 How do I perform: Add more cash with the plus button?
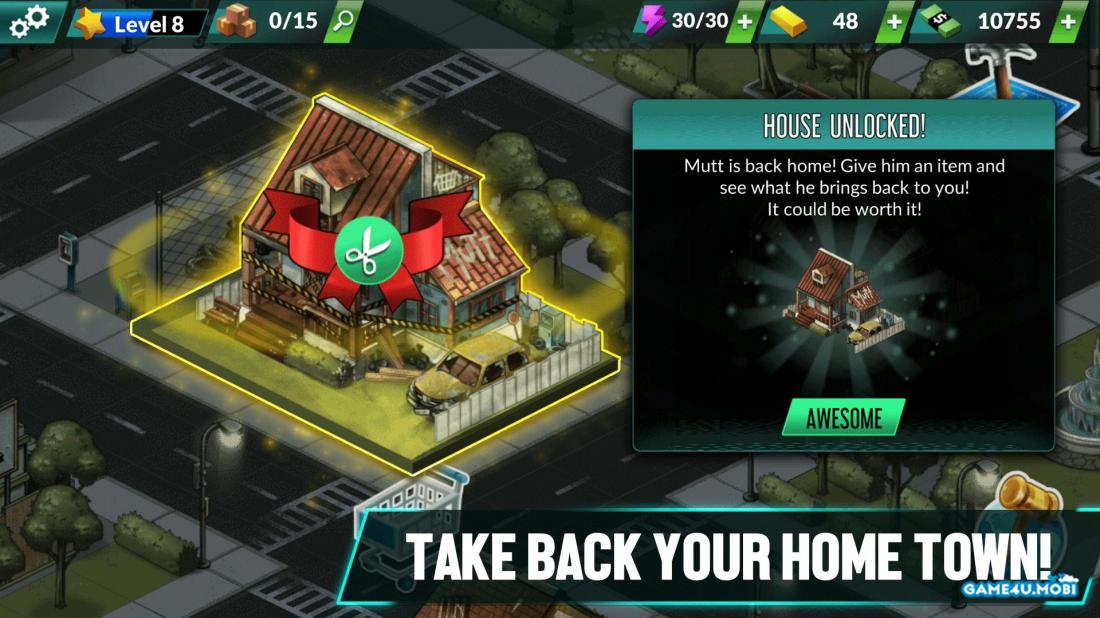1069,22
